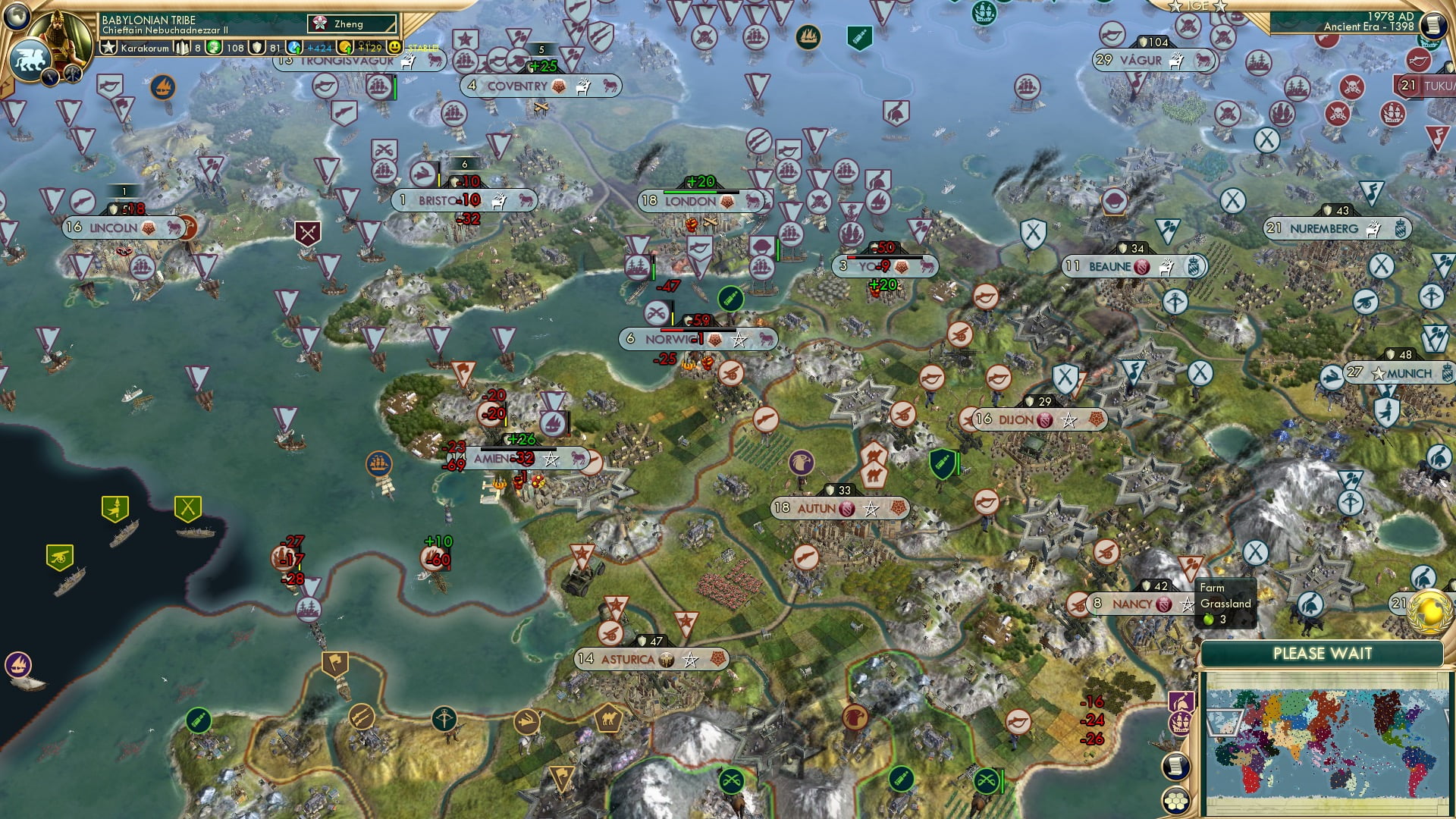Click the Zheng notification flag

pos(321,24)
